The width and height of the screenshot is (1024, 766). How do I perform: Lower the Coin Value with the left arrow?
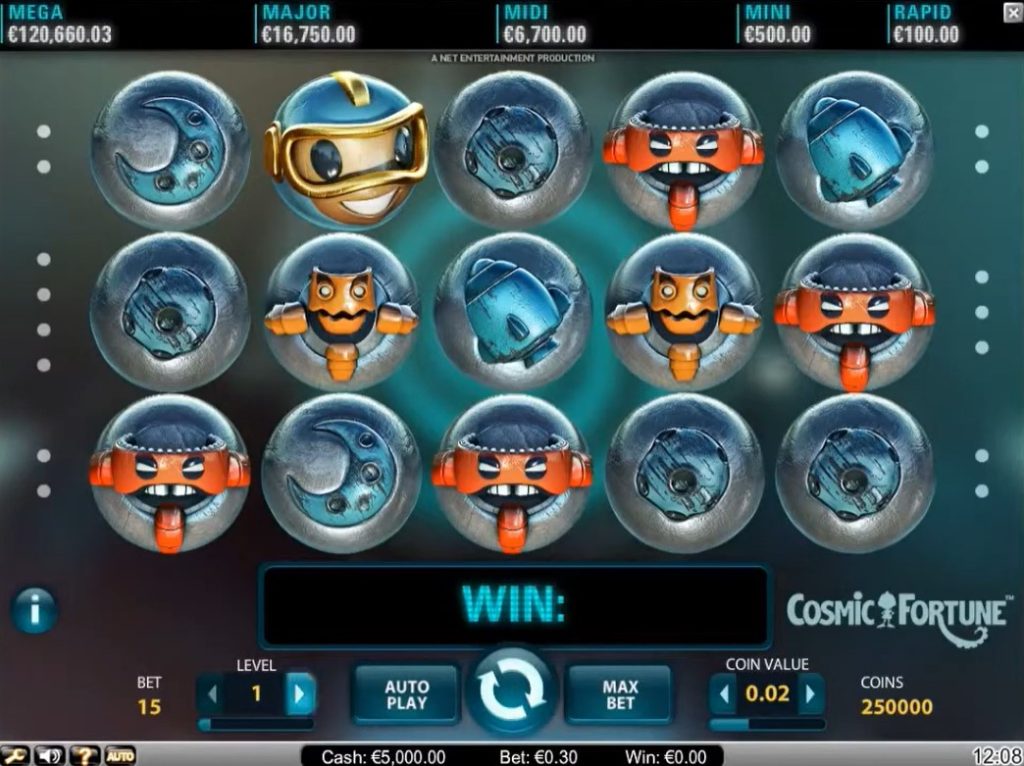(723, 694)
